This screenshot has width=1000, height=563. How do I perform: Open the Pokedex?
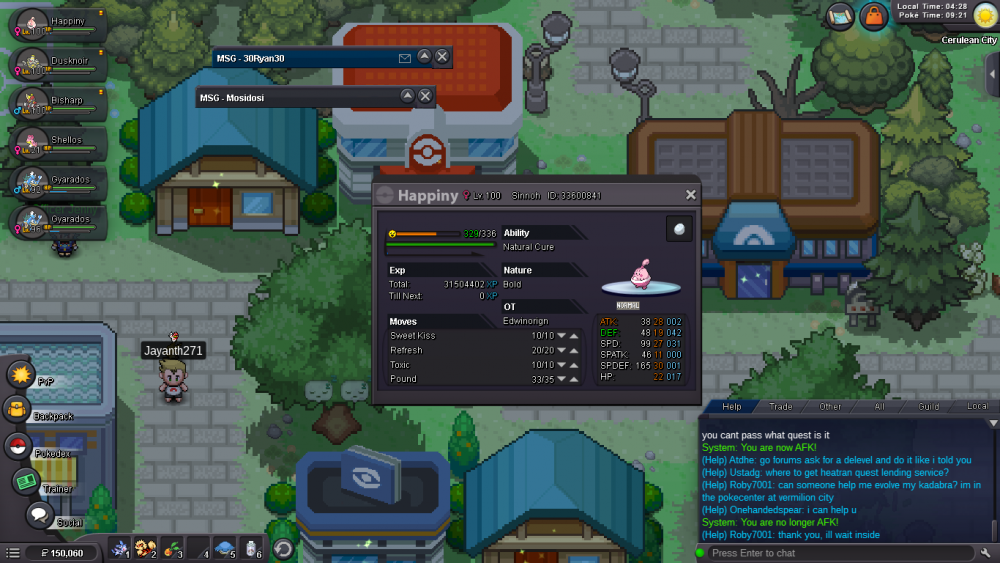coord(17,446)
